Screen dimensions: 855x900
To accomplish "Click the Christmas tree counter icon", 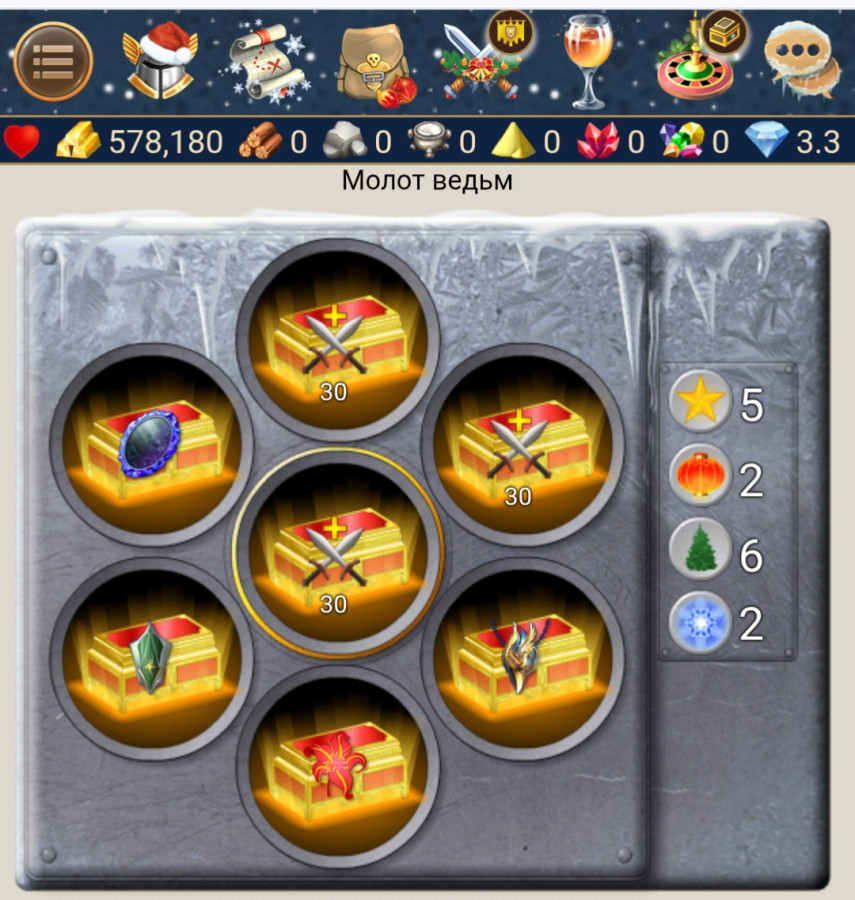I will (x=699, y=553).
